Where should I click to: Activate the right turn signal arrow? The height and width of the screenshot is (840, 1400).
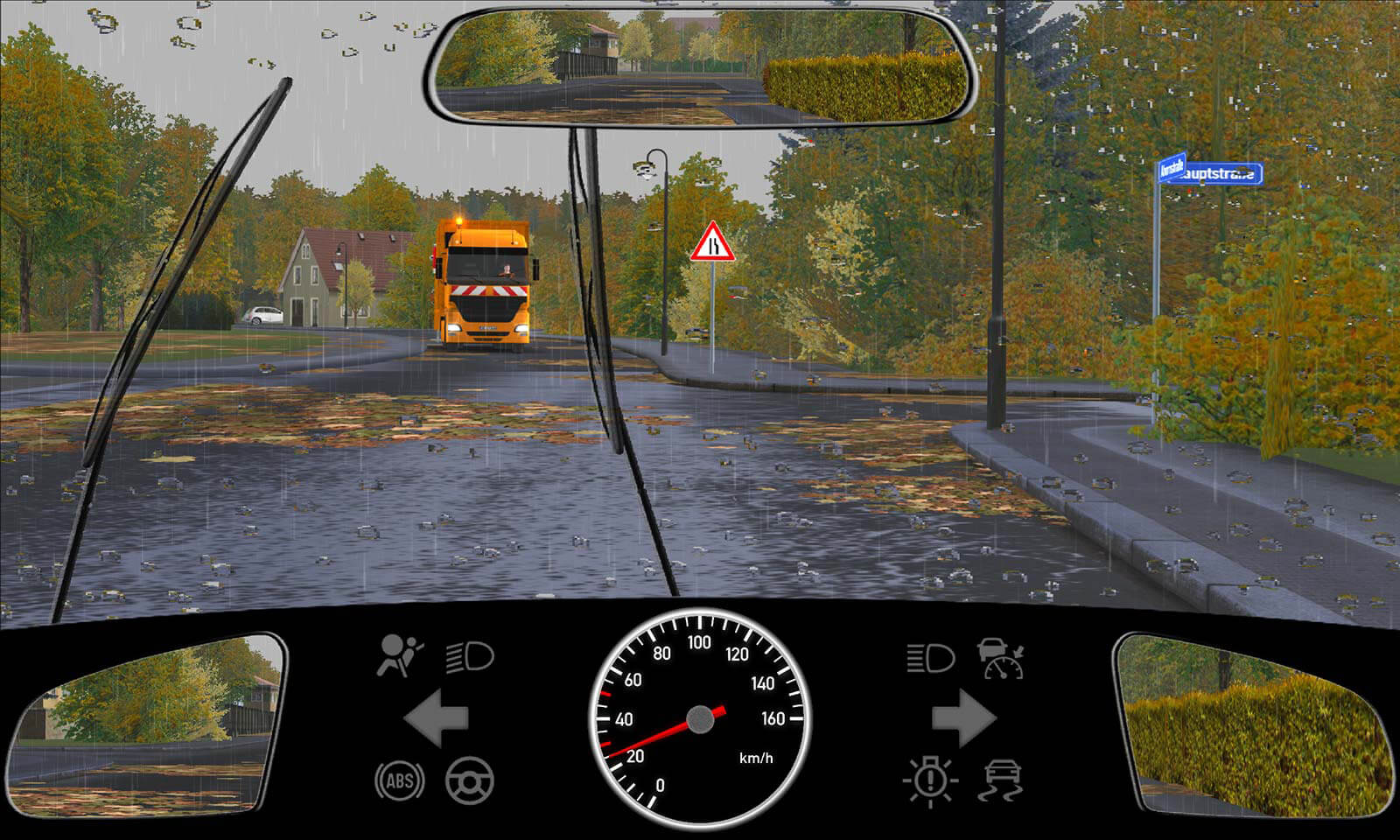(963, 718)
